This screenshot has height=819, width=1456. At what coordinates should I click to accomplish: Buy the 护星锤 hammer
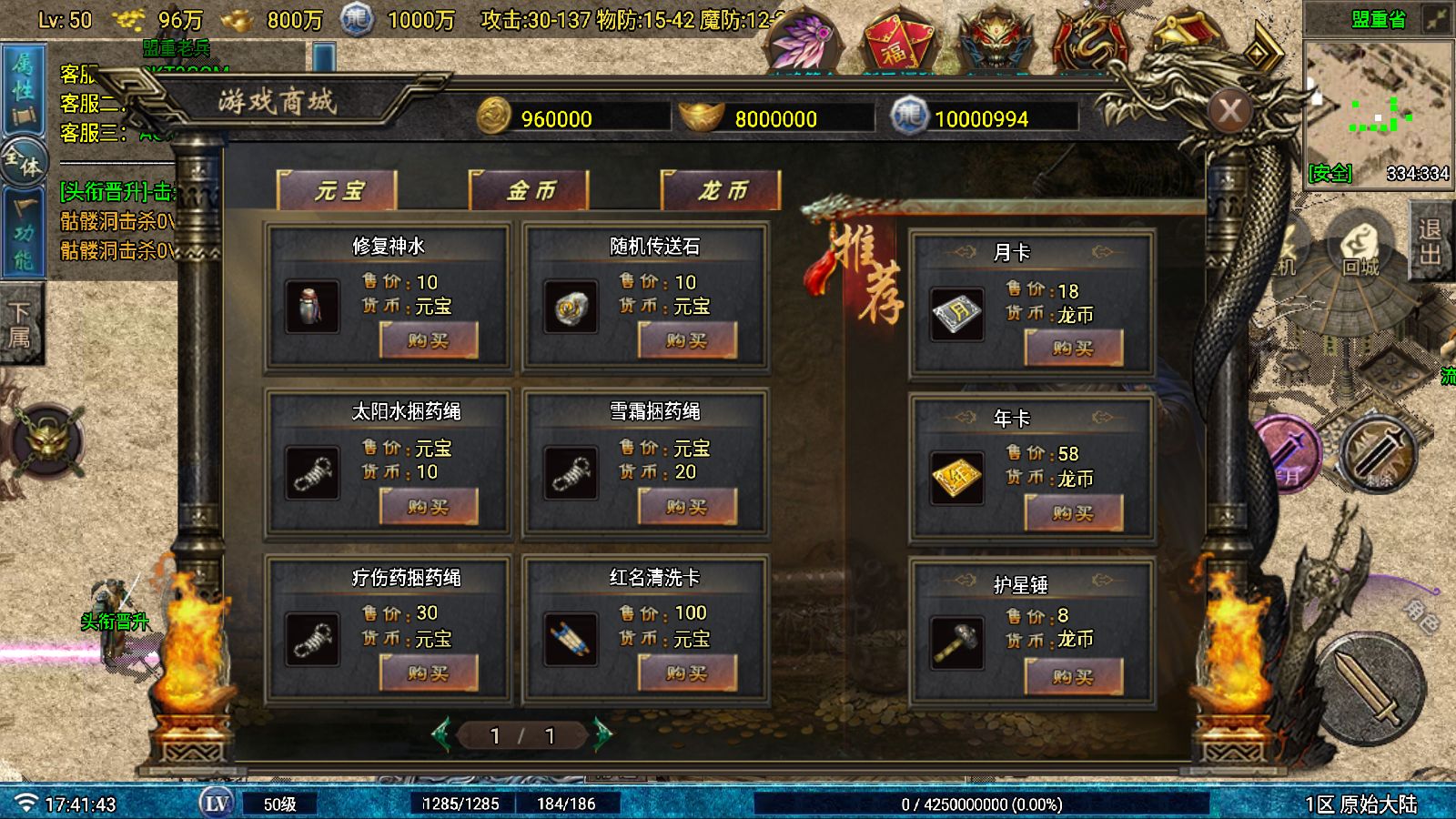pyautogui.click(x=1074, y=677)
